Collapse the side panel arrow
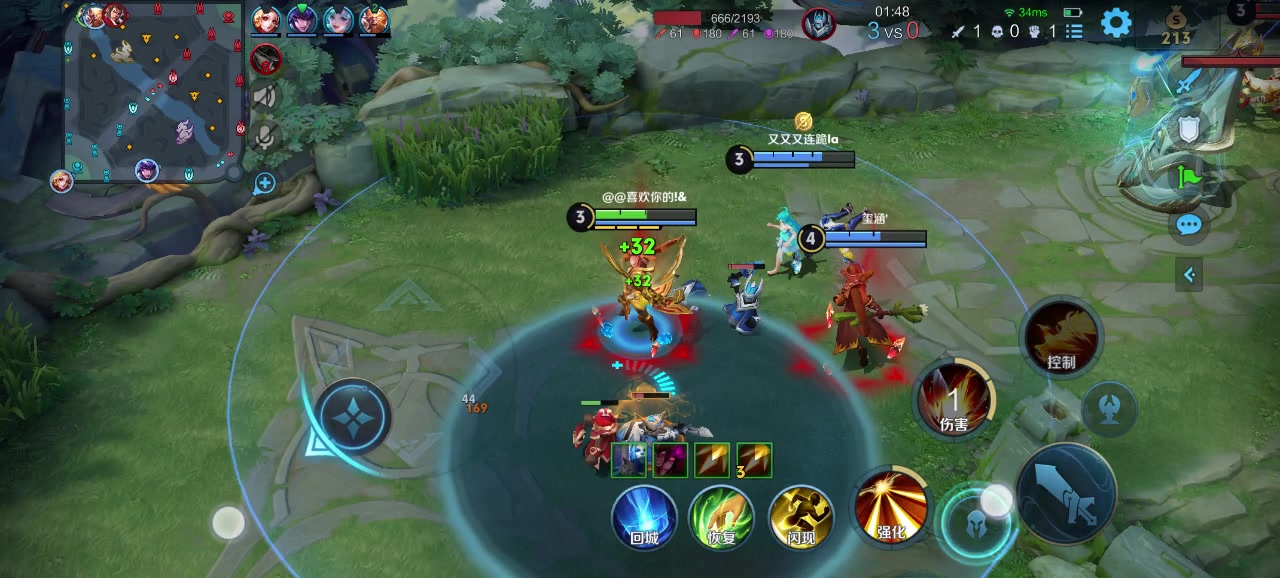This screenshot has height=578, width=1280. tap(1189, 274)
